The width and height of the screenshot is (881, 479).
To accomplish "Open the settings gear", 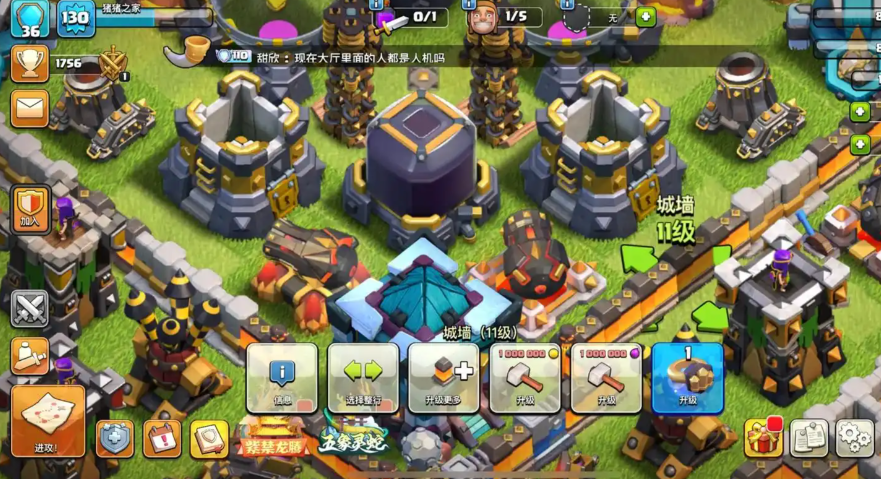I will pos(855,437).
